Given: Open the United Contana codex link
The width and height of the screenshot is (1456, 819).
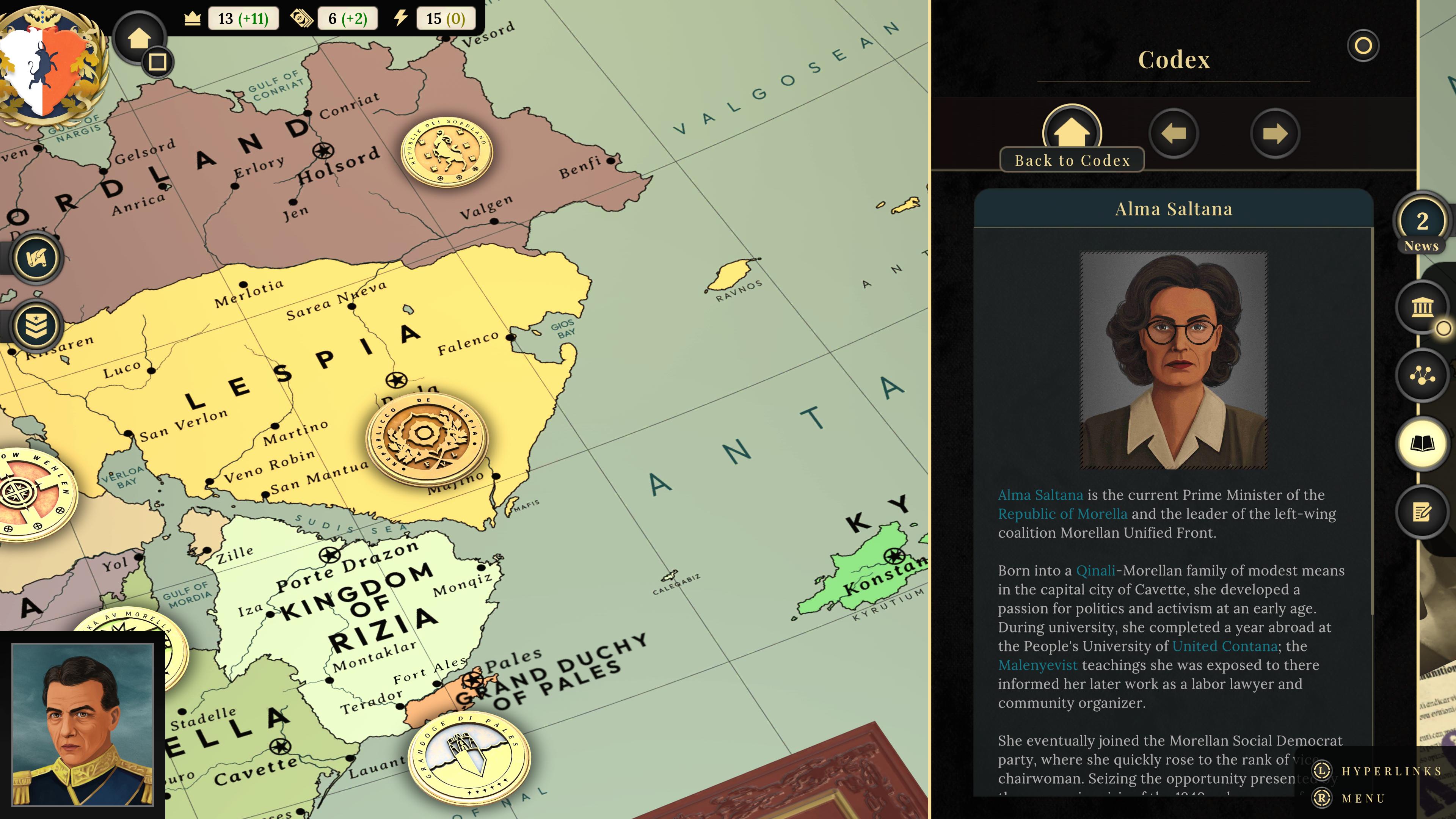Looking at the screenshot, I should (1224, 646).
